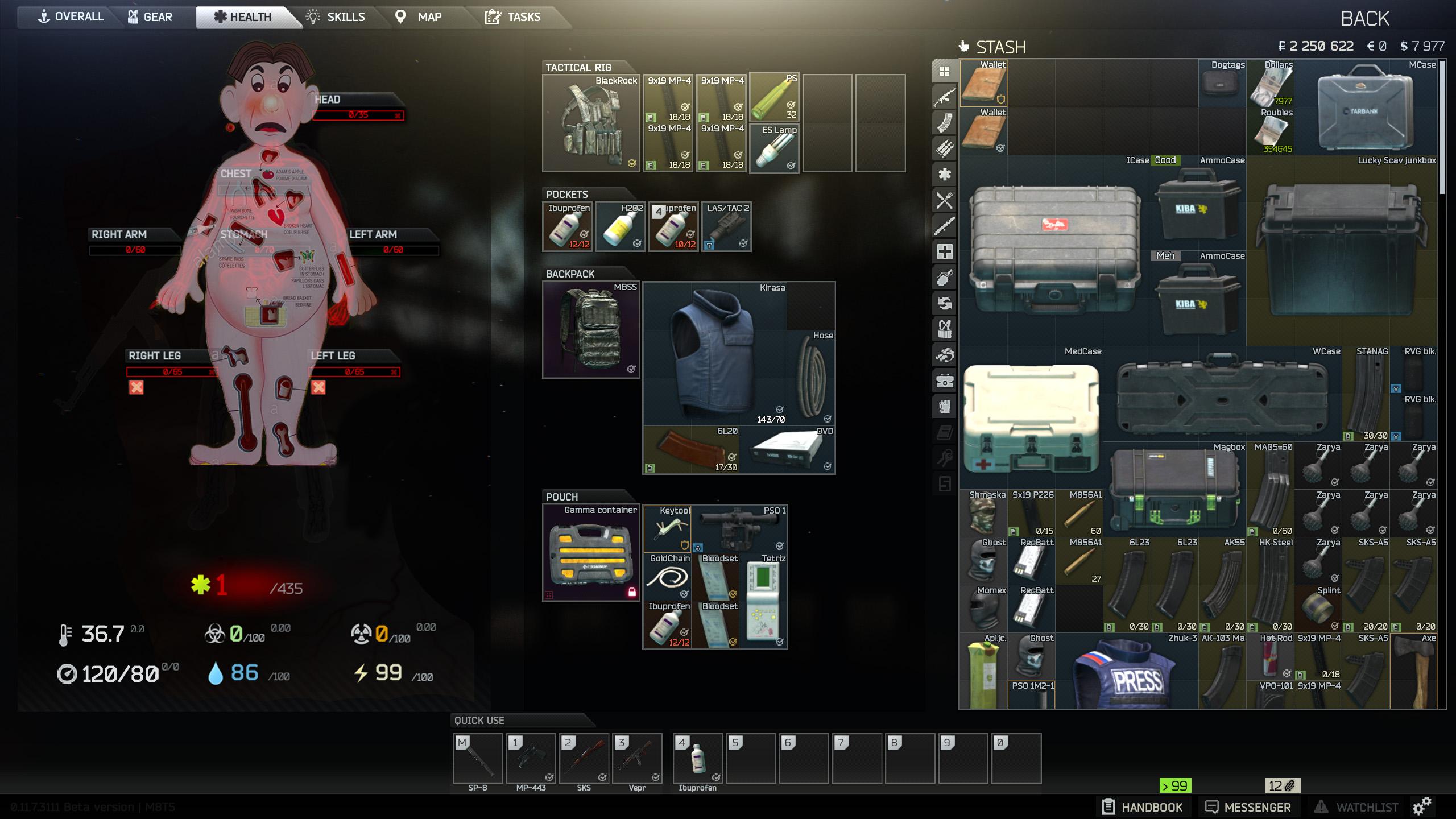1456x819 pixels.
Task: Select the Ibuprofen in quick use slot 4
Action: [697, 759]
